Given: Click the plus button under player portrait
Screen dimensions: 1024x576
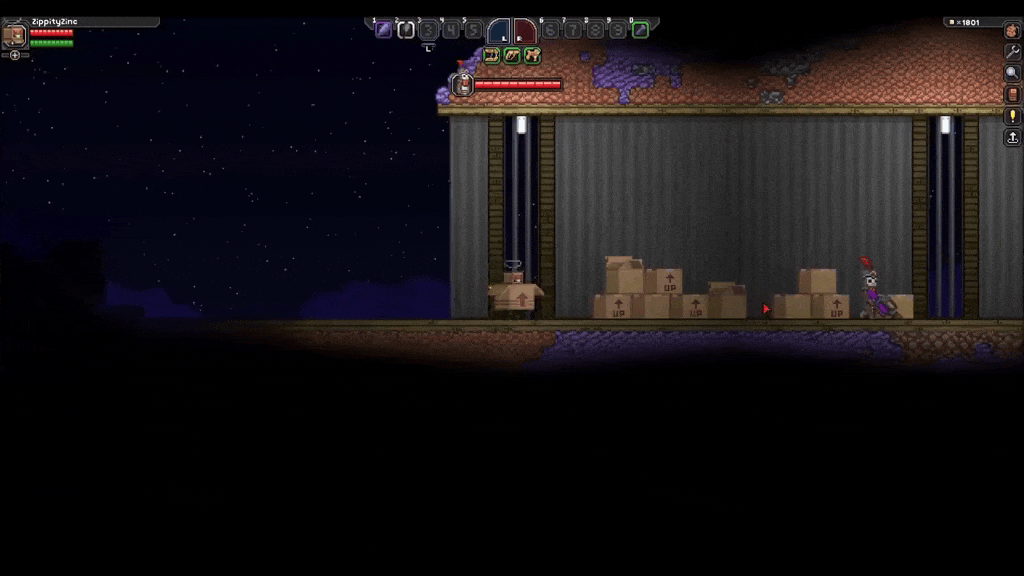Looking at the screenshot, I should (15, 55).
